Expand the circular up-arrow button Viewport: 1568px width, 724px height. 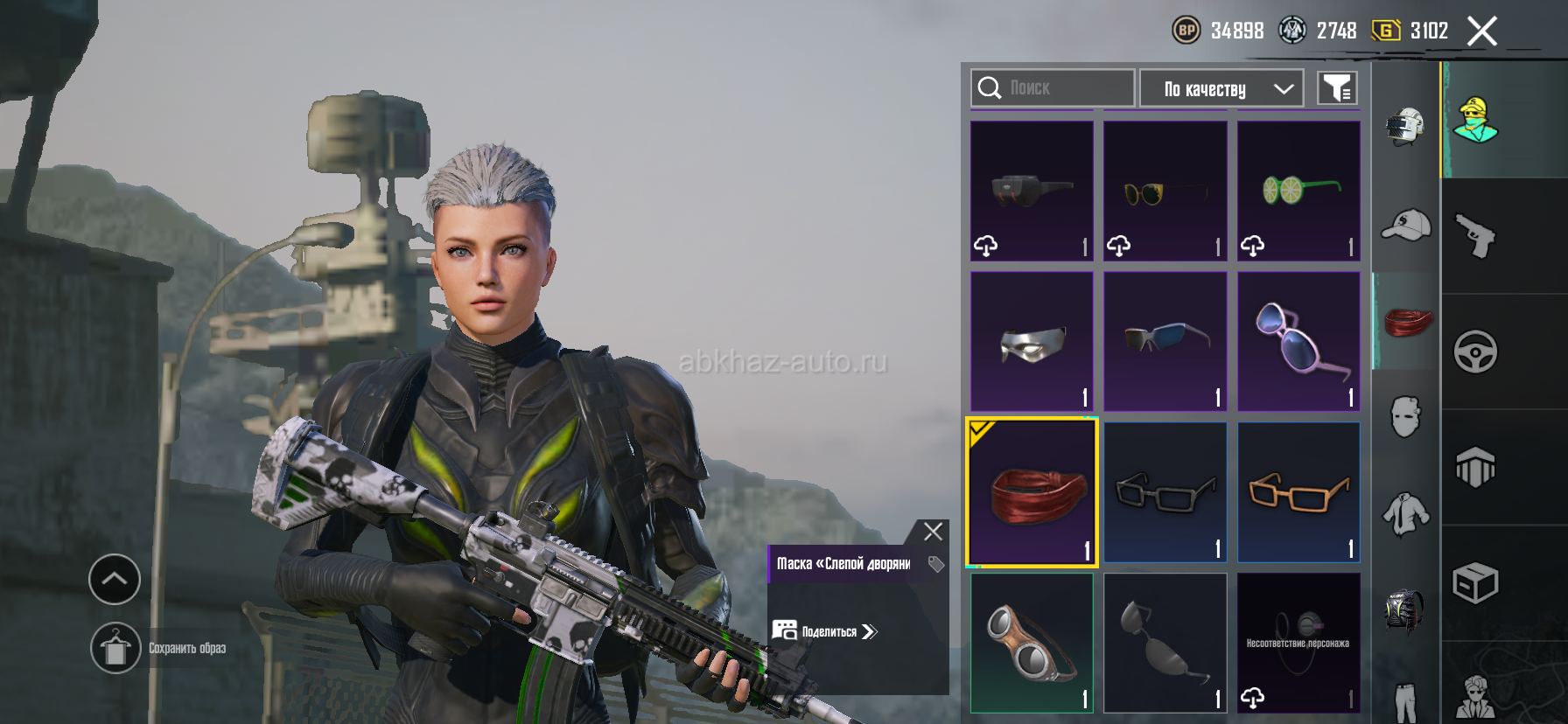point(115,579)
